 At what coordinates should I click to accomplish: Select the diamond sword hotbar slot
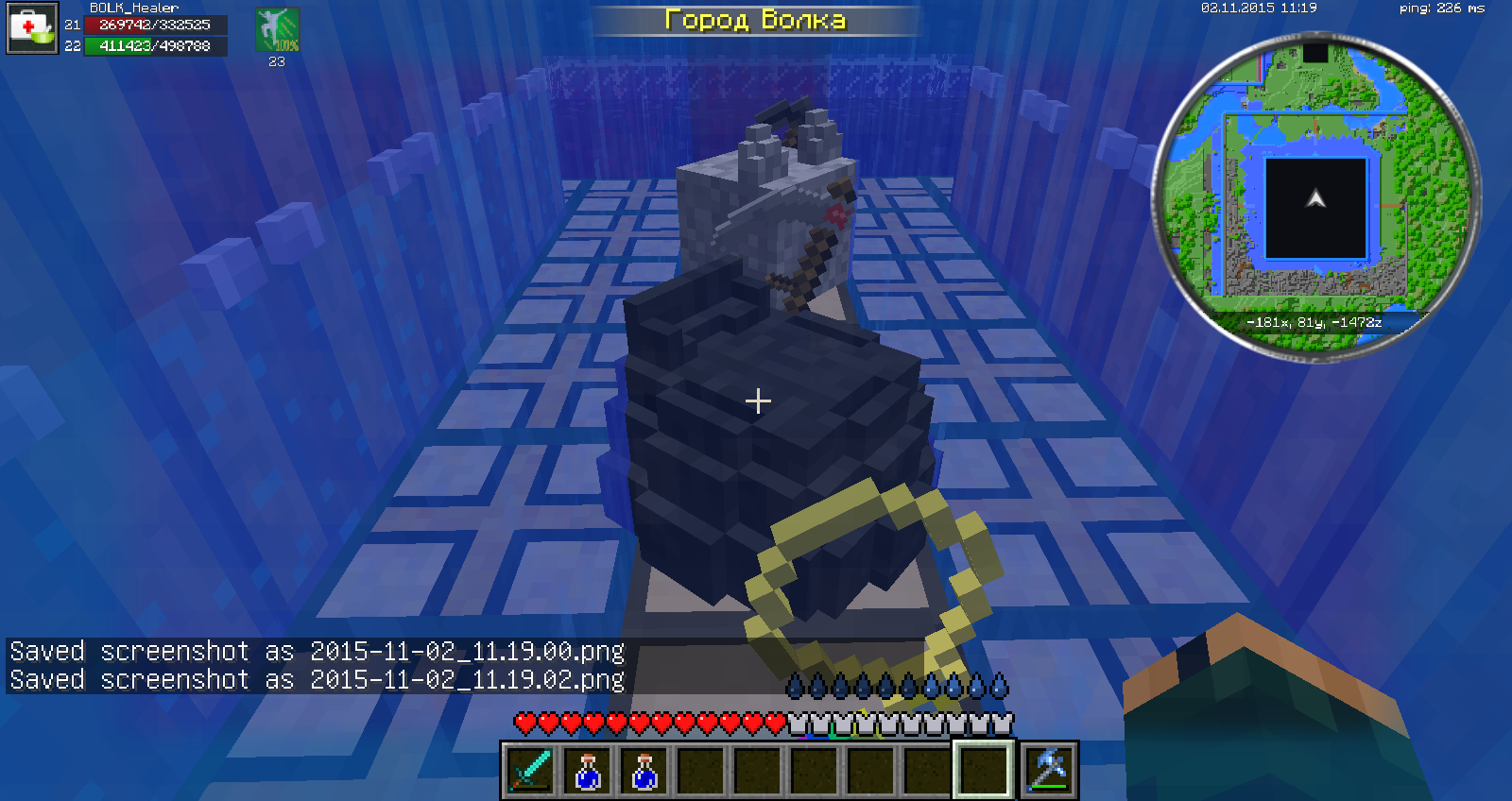pyautogui.click(x=531, y=770)
